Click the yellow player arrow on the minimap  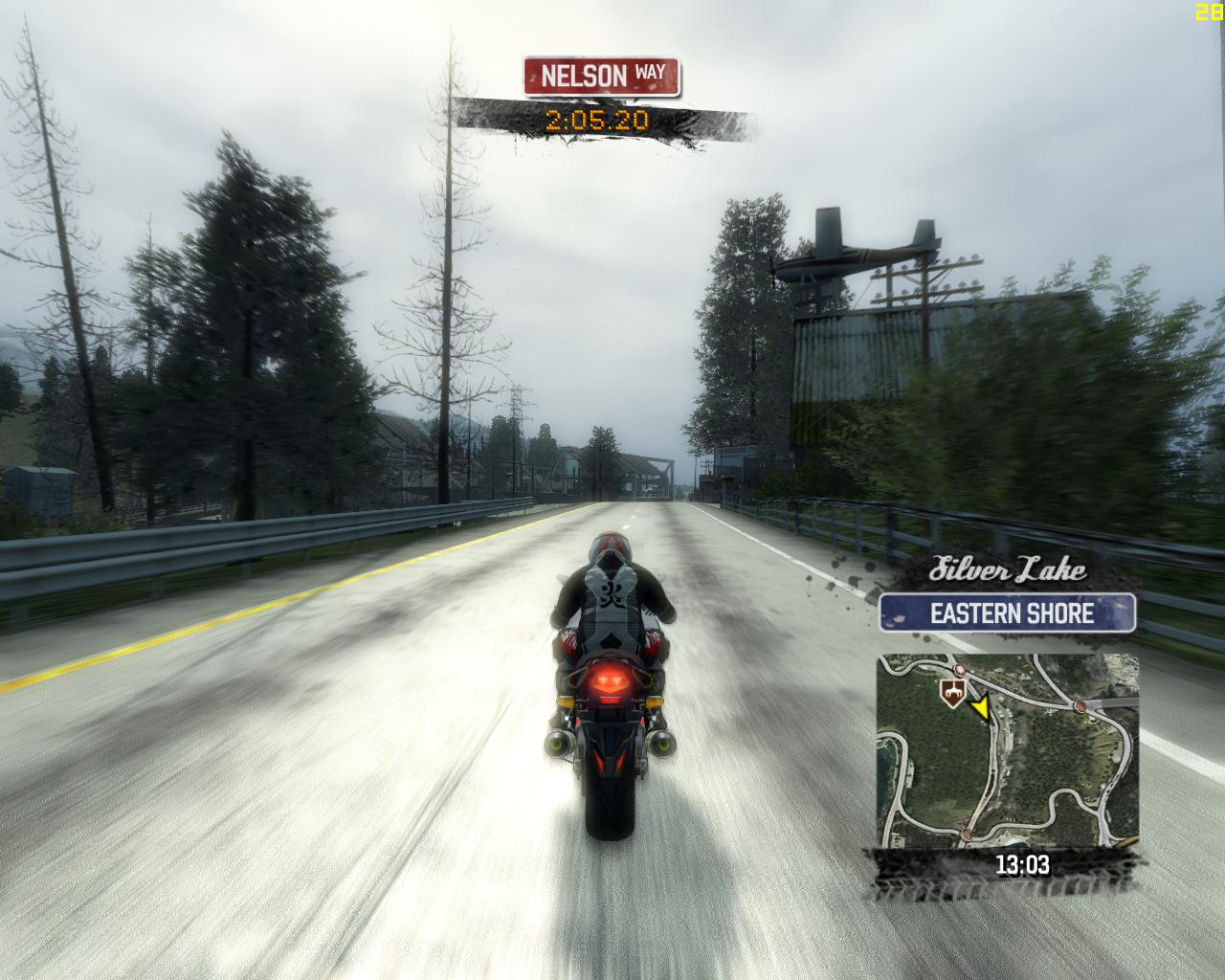(983, 708)
